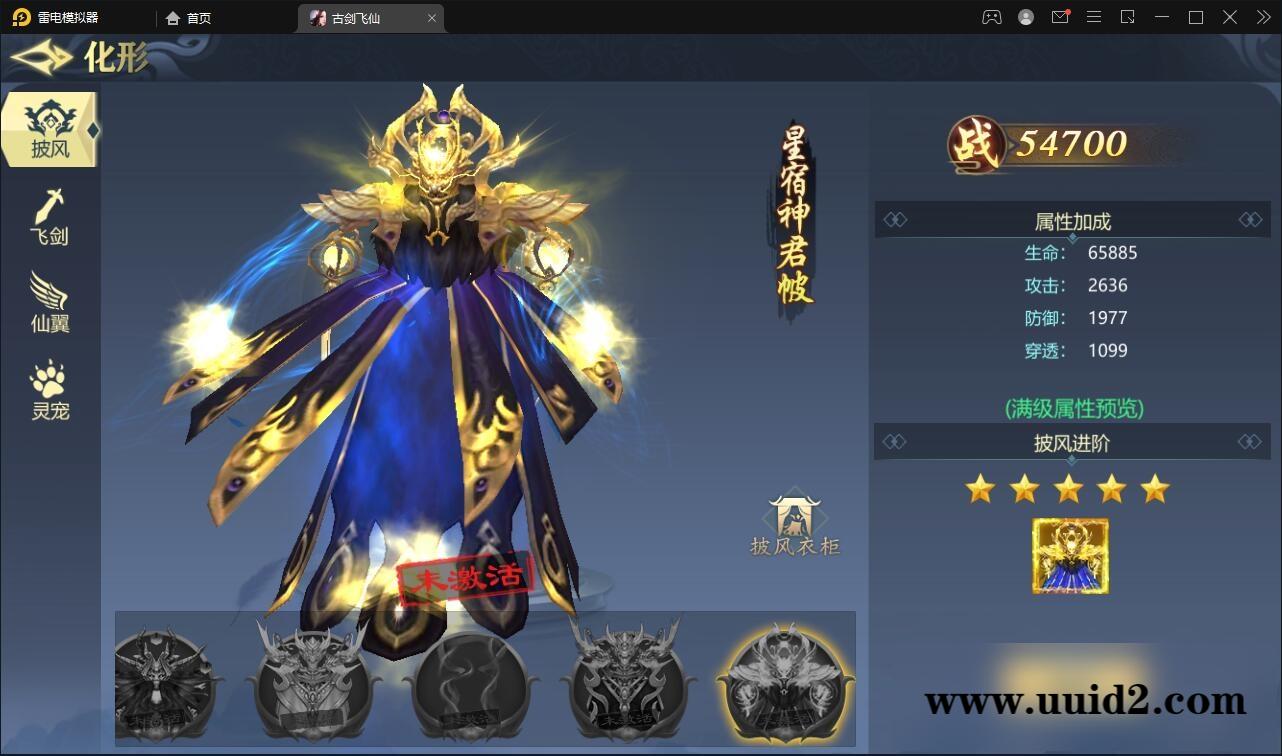Image resolution: width=1282 pixels, height=756 pixels.
Task: Go to the 首页 home tab
Action: tap(191, 17)
